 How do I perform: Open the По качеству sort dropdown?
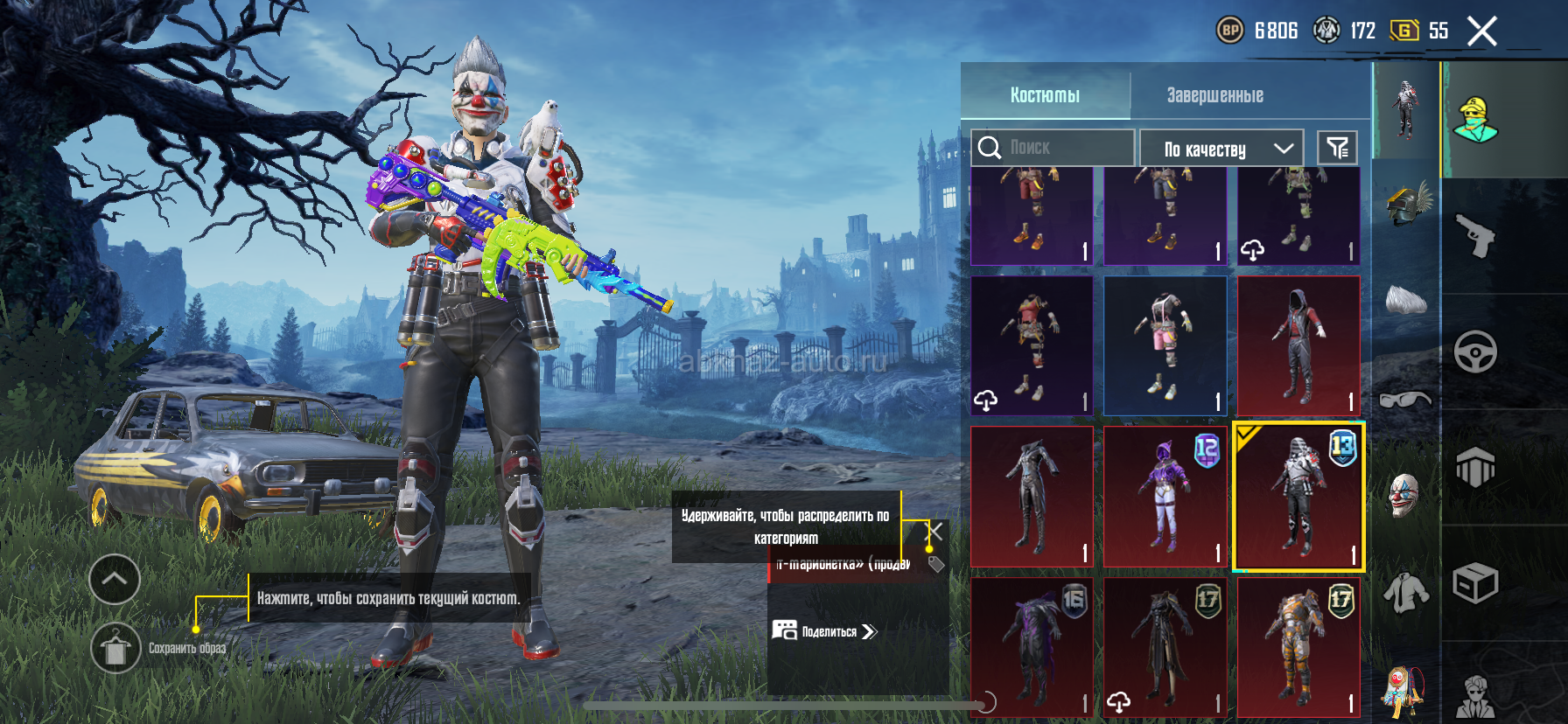1221,148
